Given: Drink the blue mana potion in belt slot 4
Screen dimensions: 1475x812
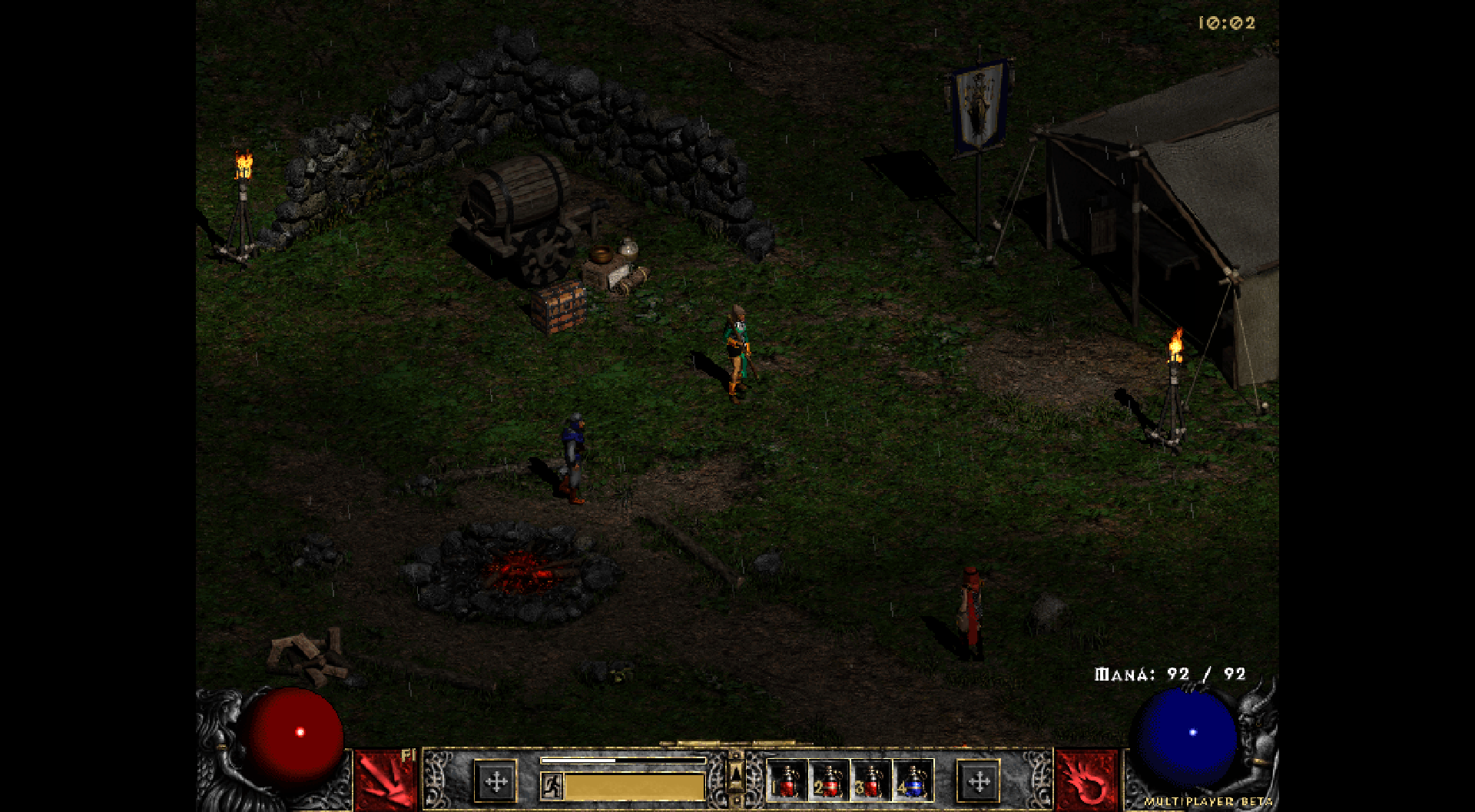Looking at the screenshot, I should coord(913,781).
